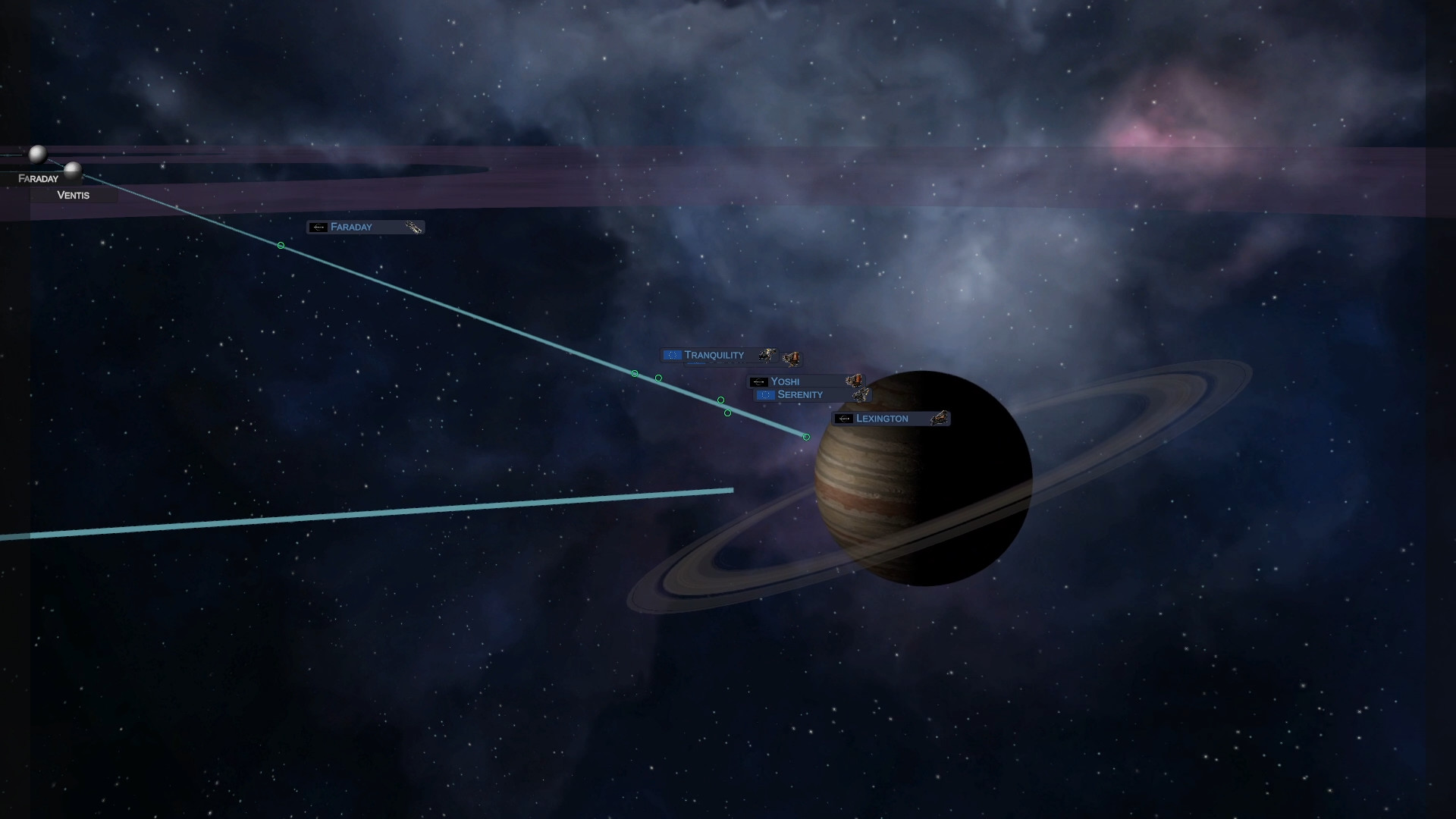
Task: Select the Yoshi label
Action: click(x=785, y=381)
